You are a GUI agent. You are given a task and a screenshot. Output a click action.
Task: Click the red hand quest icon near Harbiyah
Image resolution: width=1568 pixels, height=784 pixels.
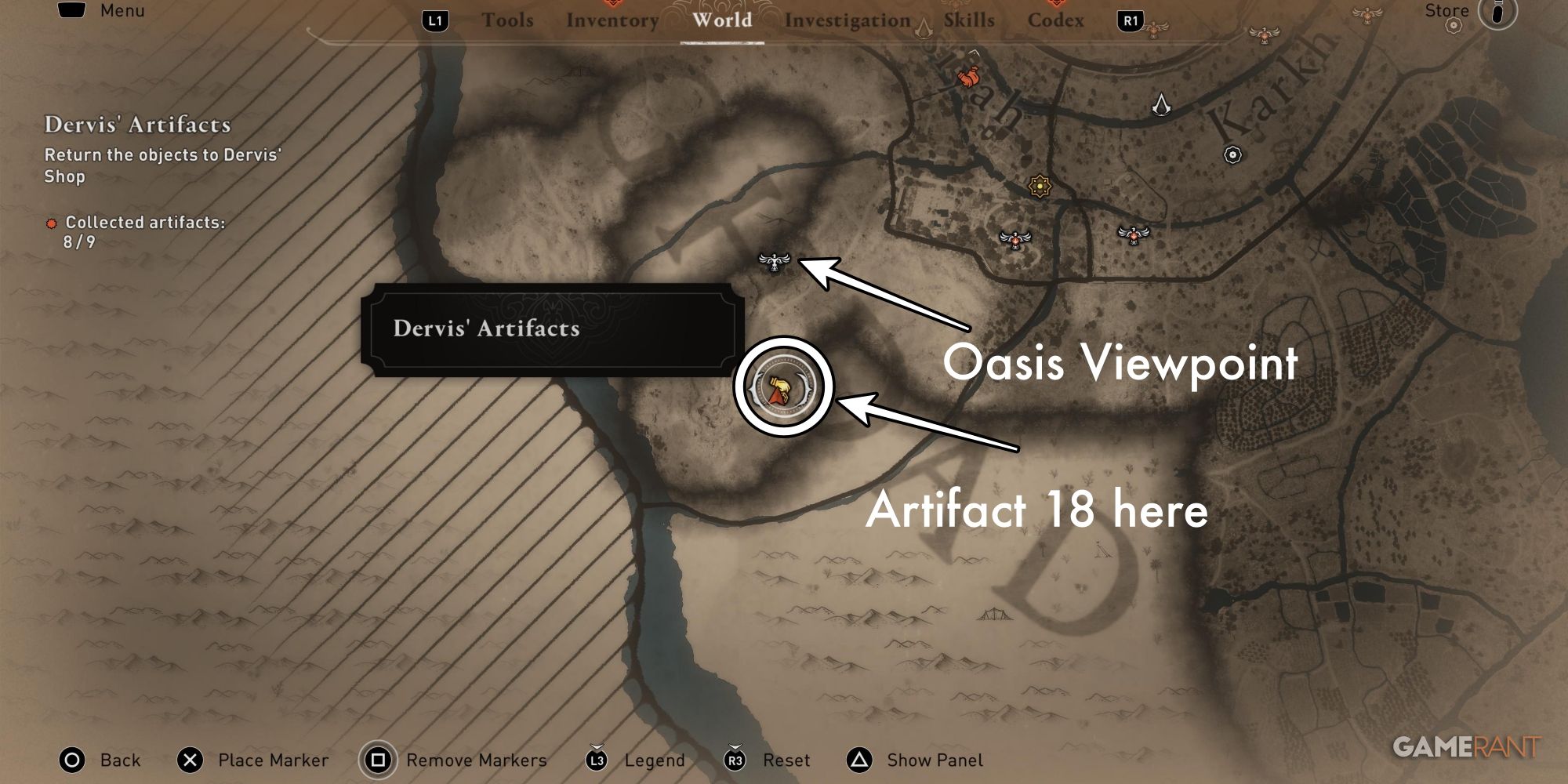pos(968,77)
